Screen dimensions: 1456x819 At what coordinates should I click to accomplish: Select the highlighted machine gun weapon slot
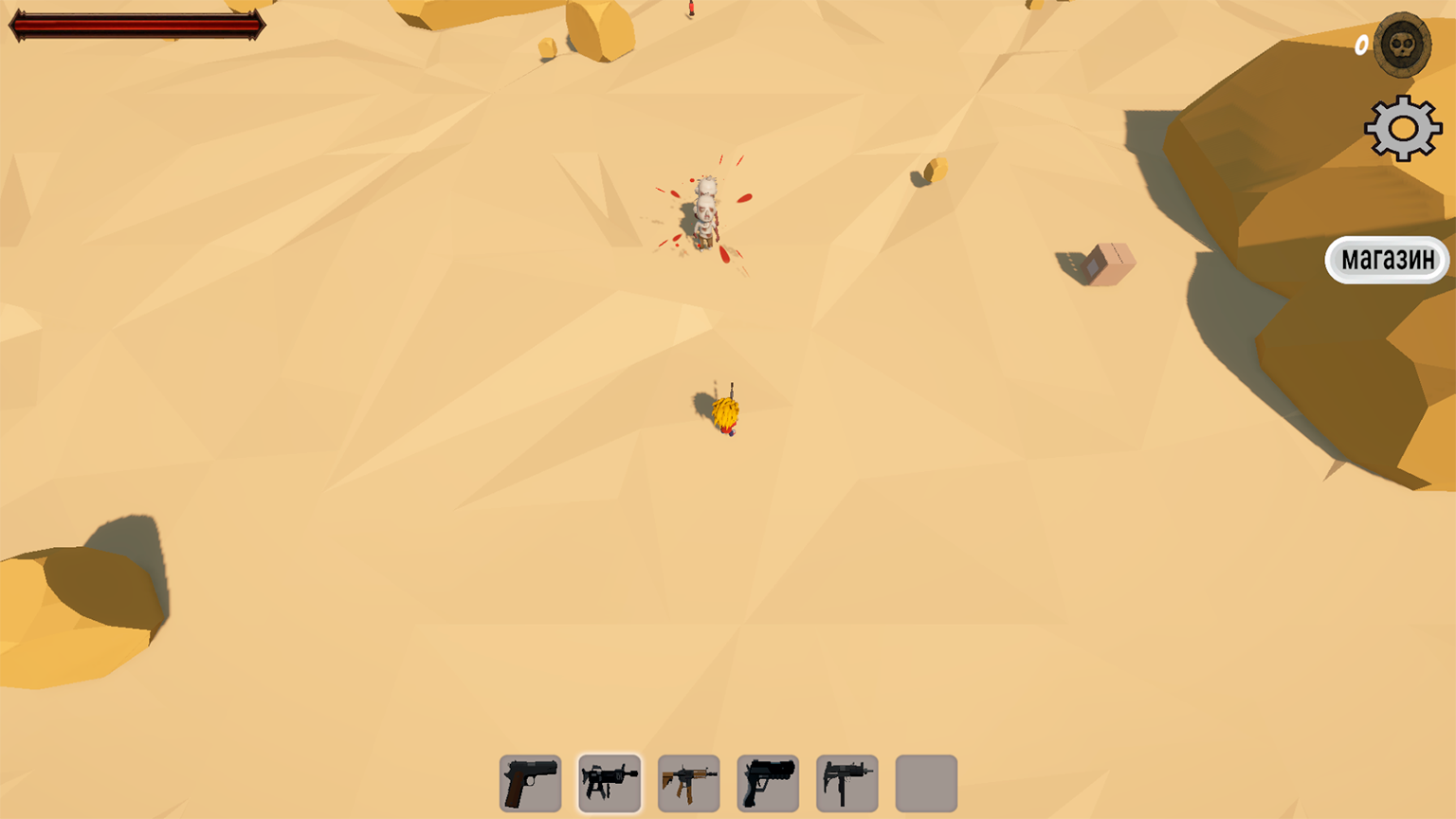(x=610, y=783)
